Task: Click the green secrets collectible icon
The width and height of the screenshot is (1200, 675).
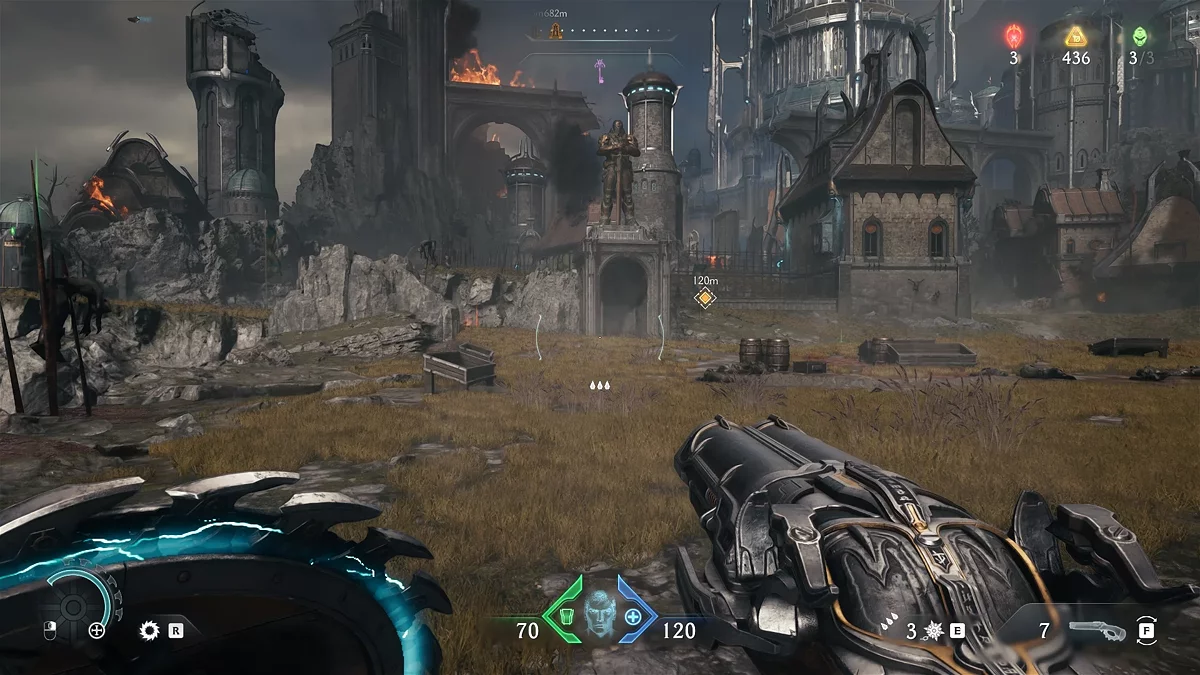Action: 1139,36
